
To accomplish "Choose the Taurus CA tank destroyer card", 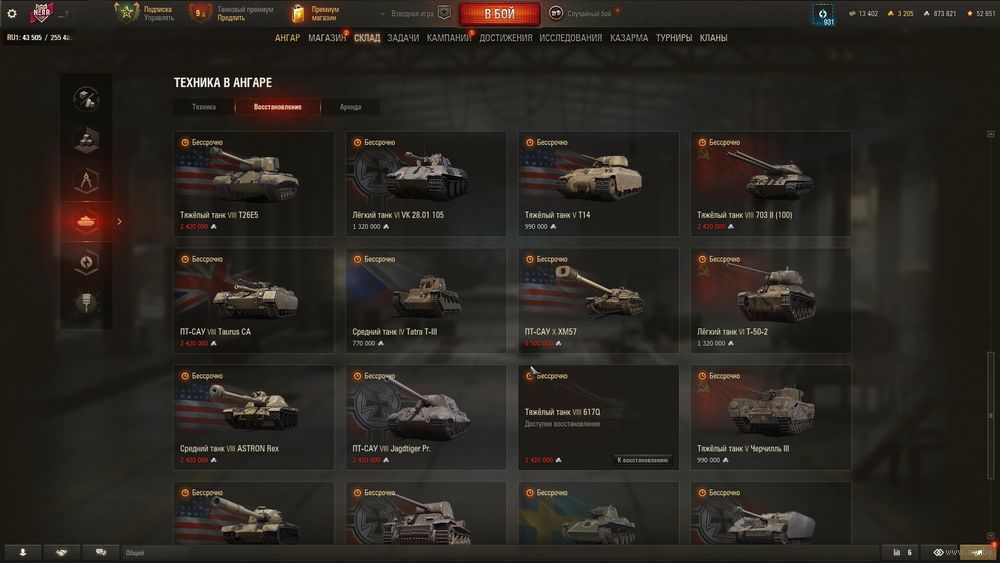I will point(254,300).
